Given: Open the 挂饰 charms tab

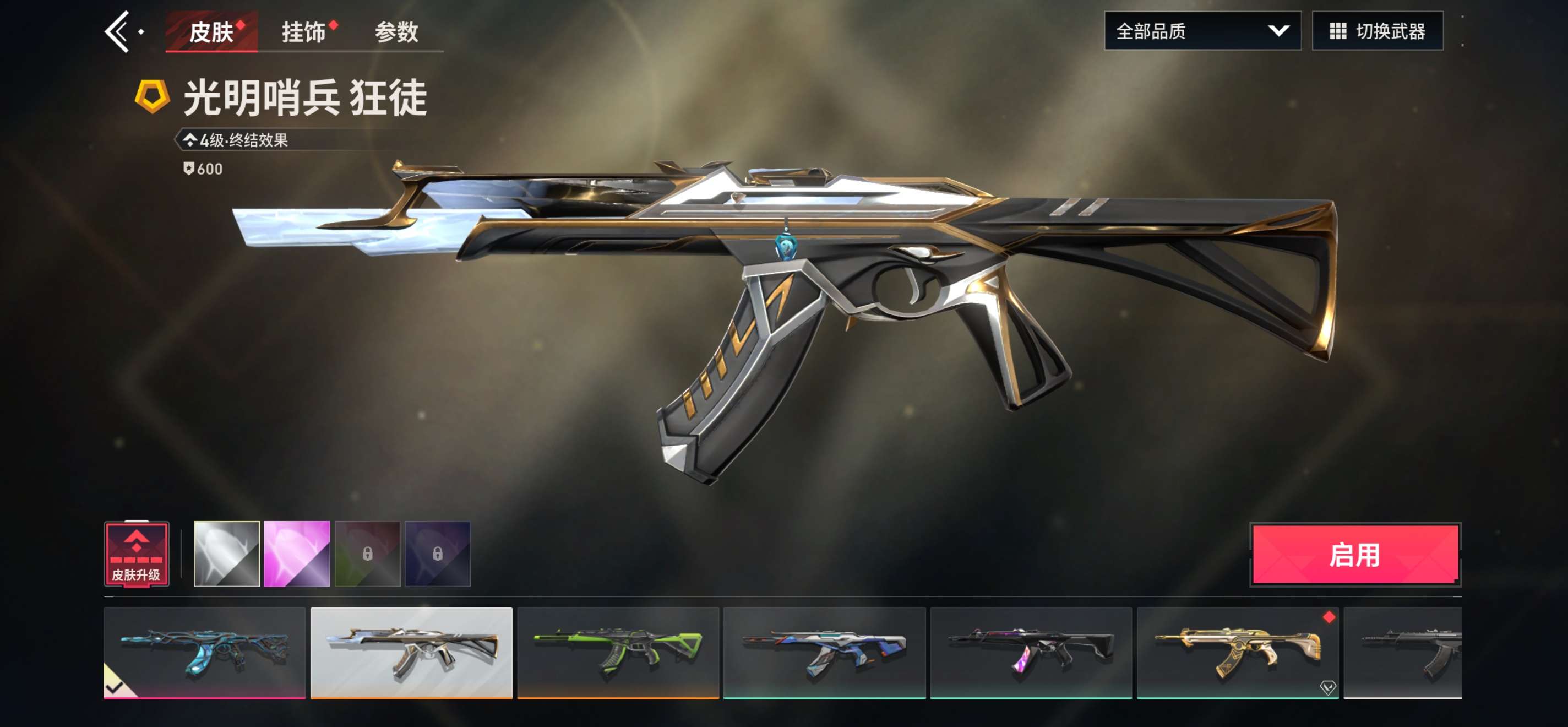Looking at the screenshot, I should 304,31.
